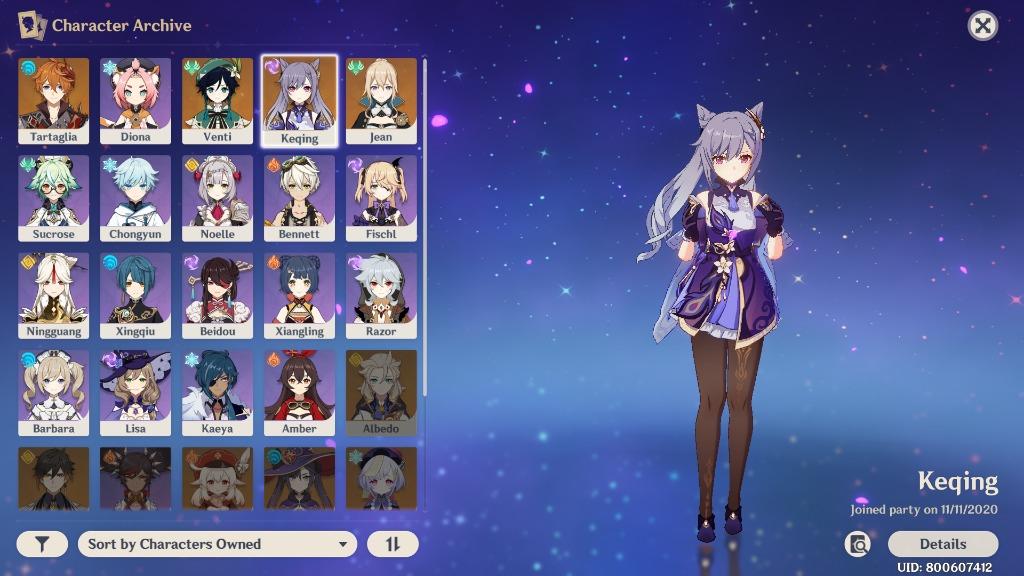Select Fischl's card
Screen dimensions: 1024x576
[x=381, y=197]
